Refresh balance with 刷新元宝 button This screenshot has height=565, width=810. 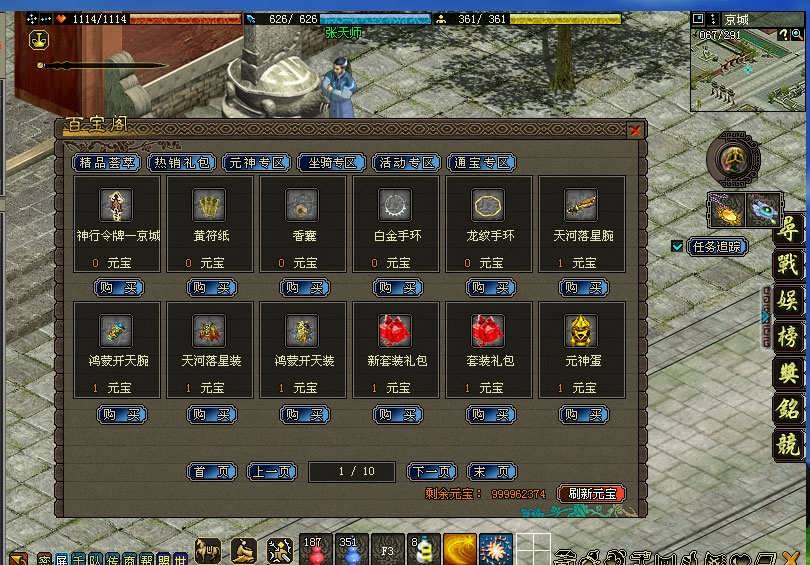(x=591, y=494)
